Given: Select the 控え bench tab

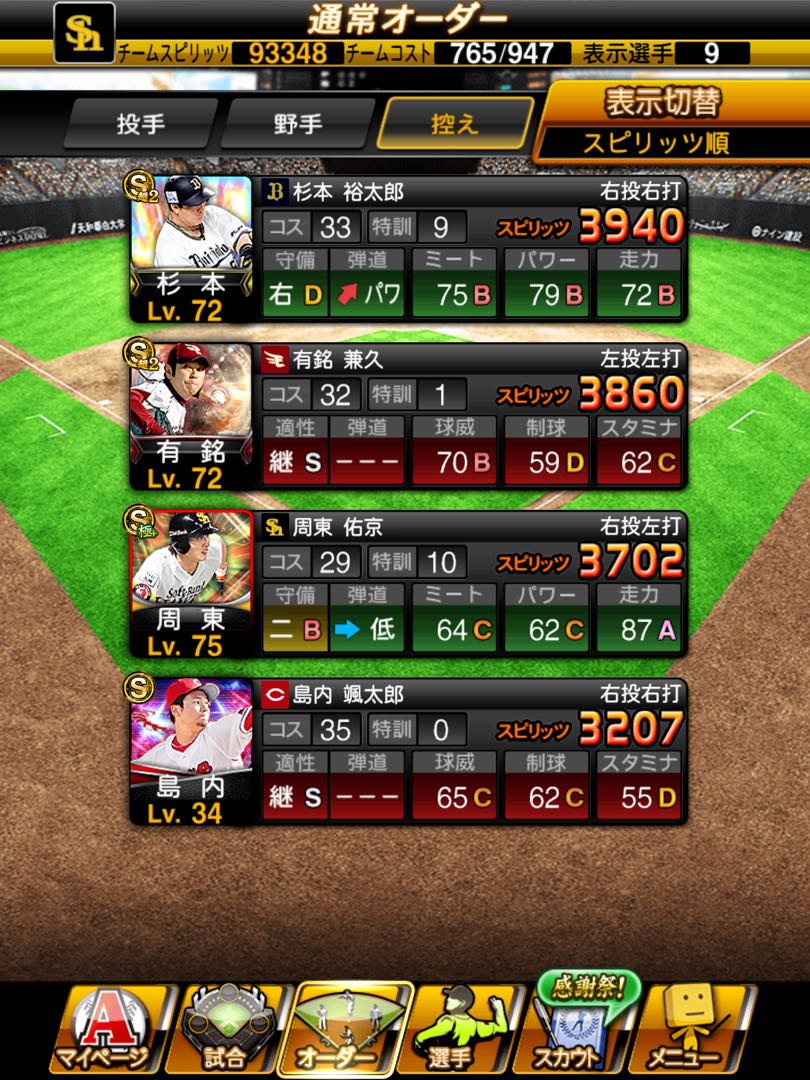Looking at the screenshot, I should point(455,125).
